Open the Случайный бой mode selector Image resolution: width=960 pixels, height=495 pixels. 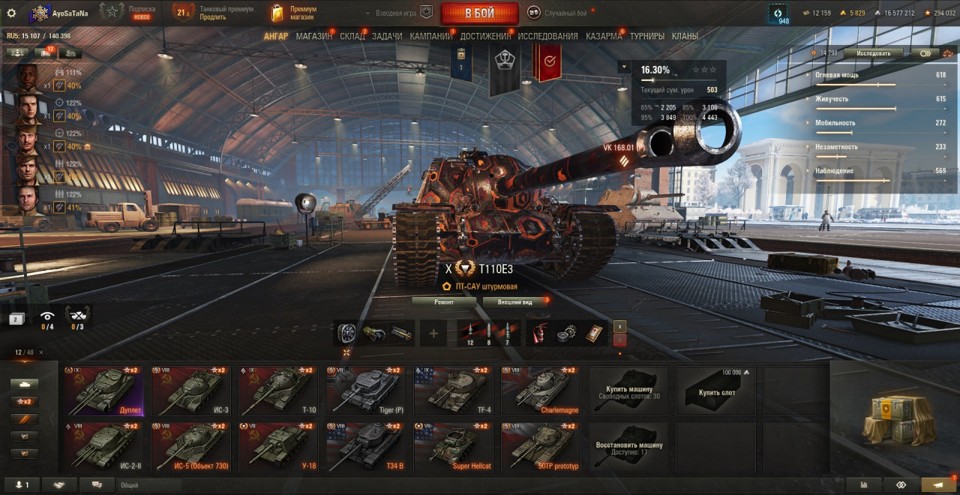[x=566, y=13]
